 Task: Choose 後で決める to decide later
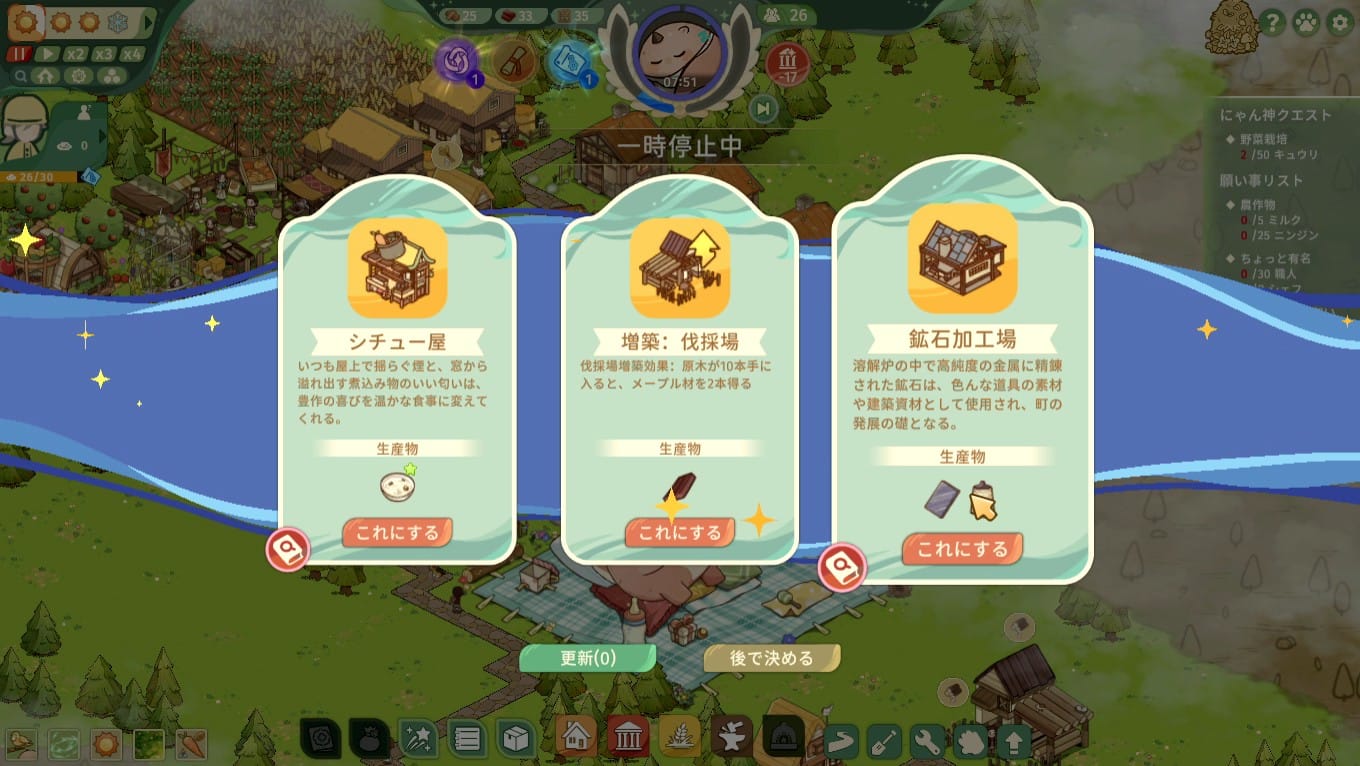[x=771, y=658]
